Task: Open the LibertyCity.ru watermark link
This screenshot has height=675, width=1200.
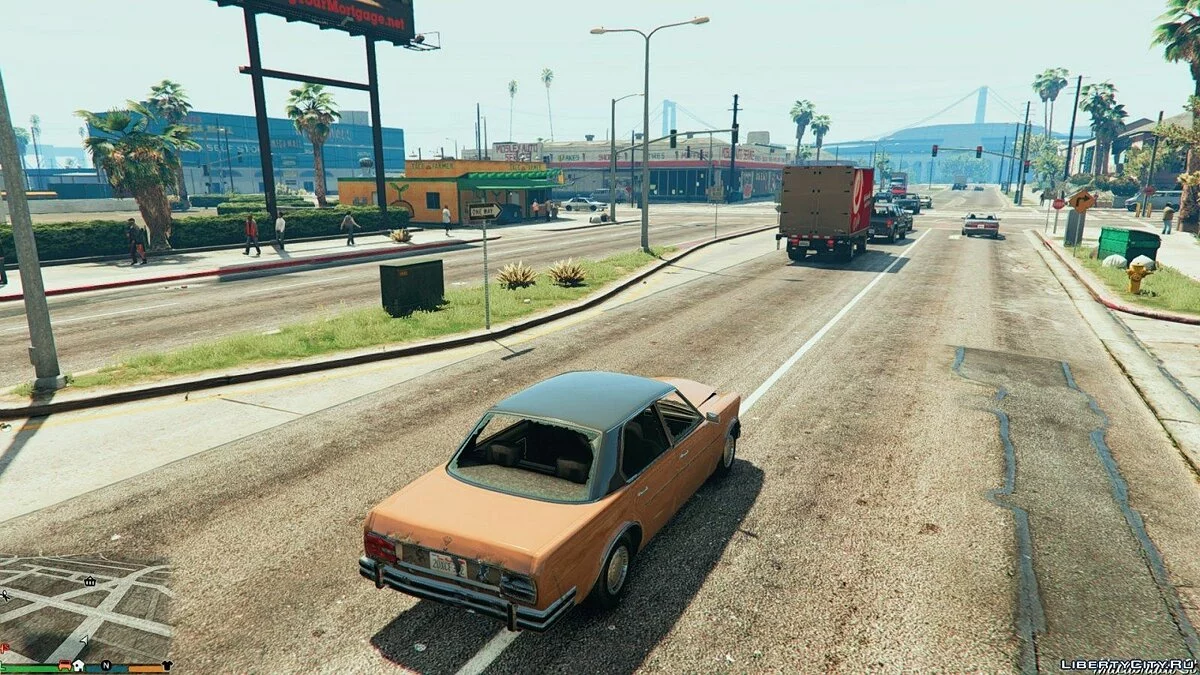Action: point(1127,664)
